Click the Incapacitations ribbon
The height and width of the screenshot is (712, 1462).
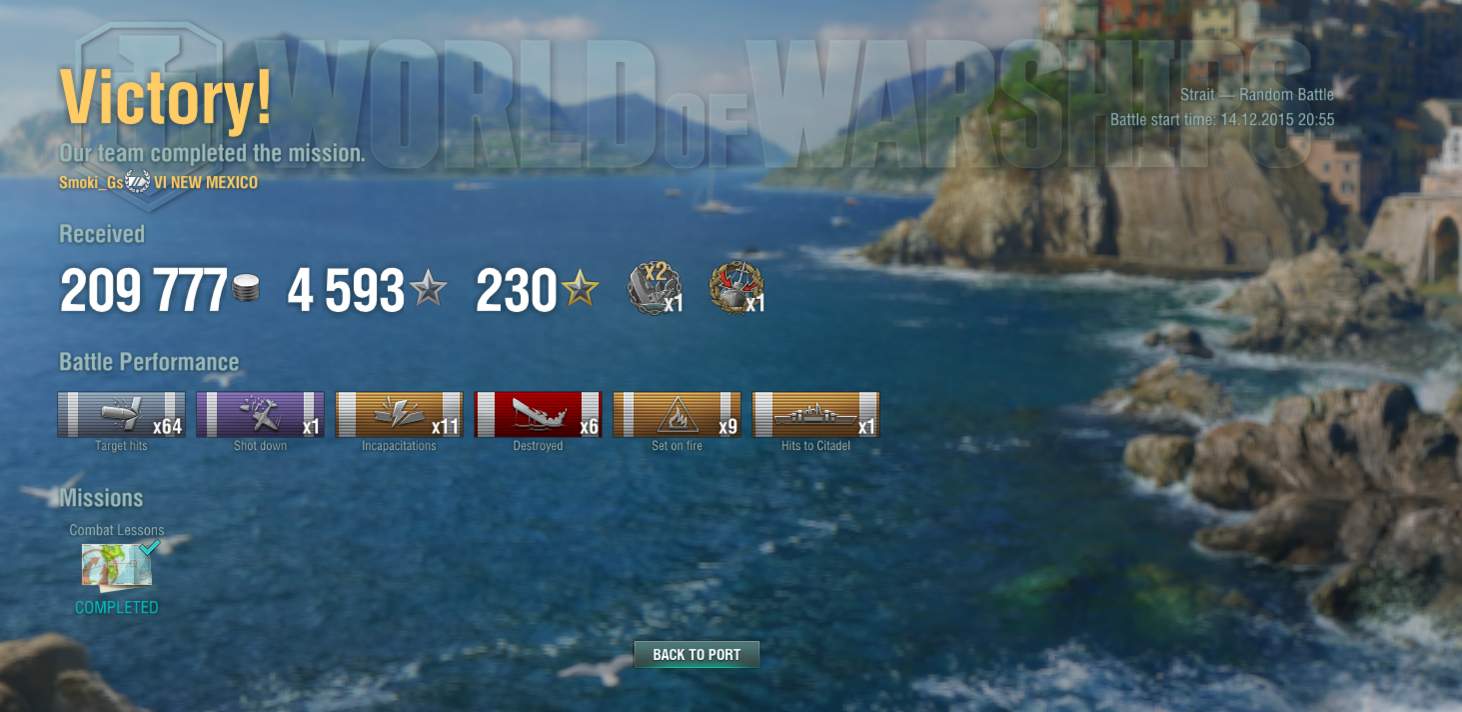(x=398, y=414)
